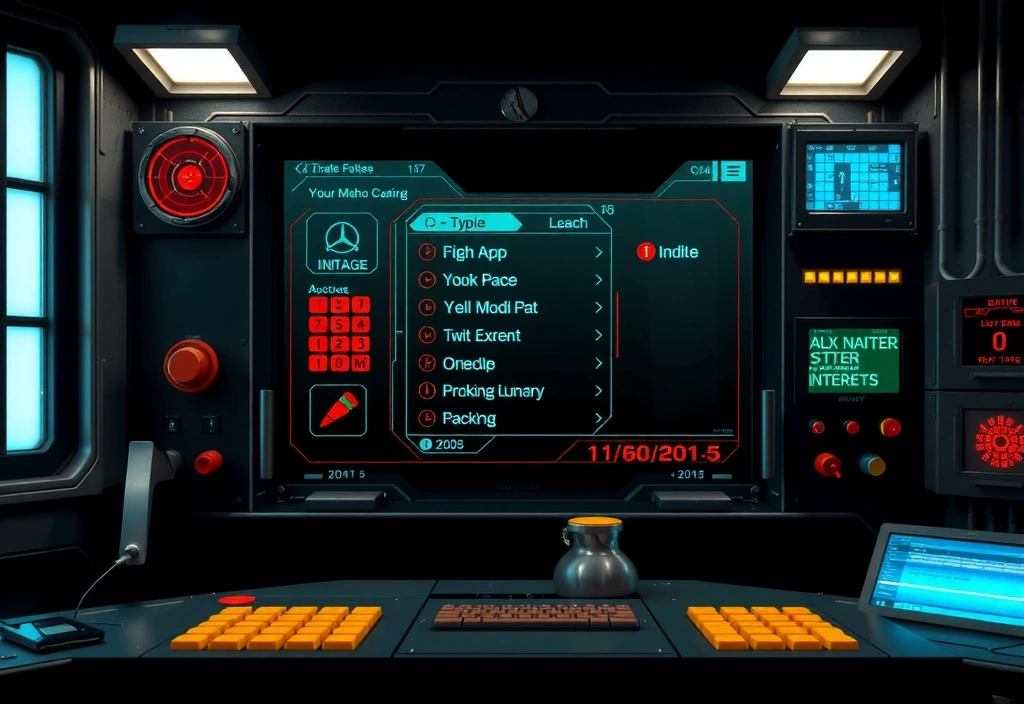Viewport: 1024px width, 704px height.
Task: Choose the Packing entry
Action: tap(469, 419)
